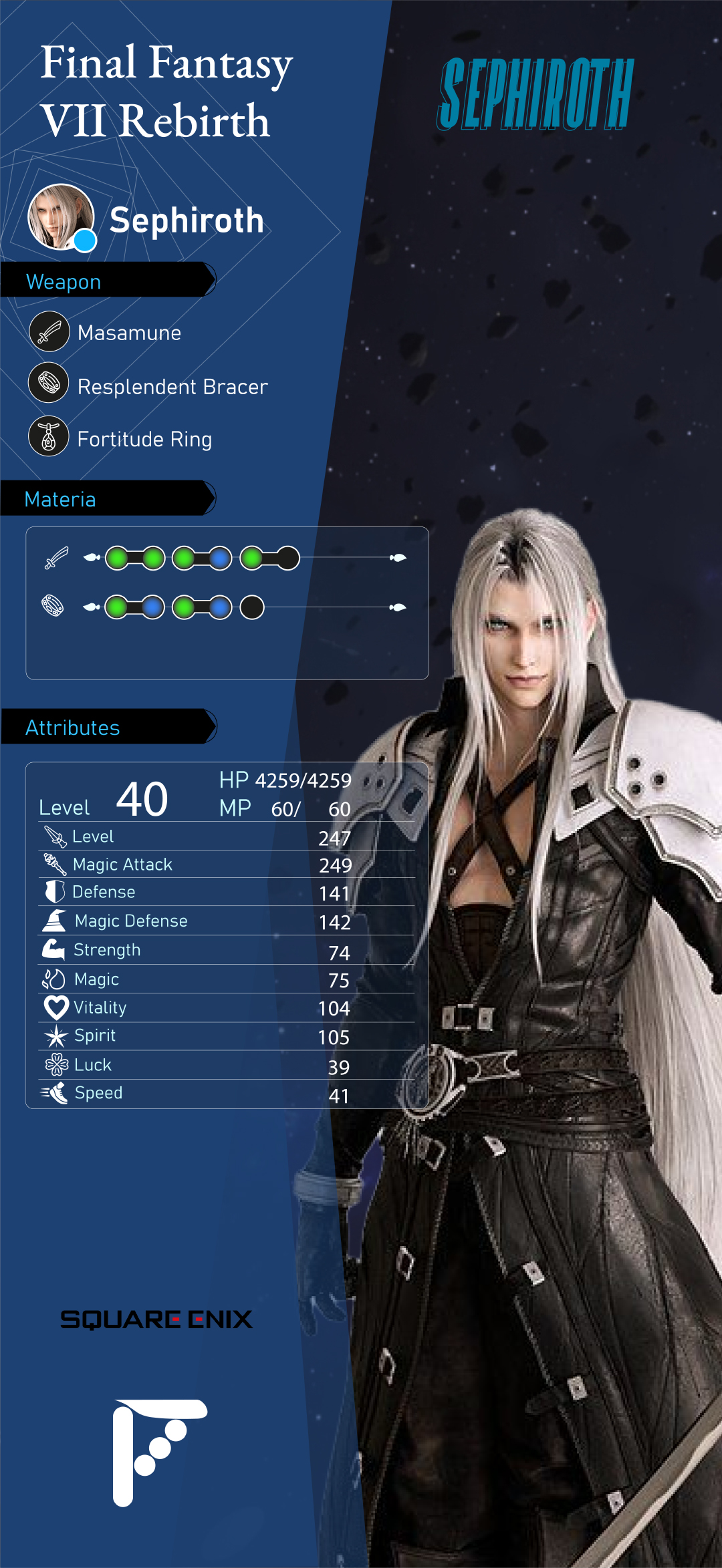
Task: Choose the Resplendent Bracer armor entry
Action: point(172,386)
